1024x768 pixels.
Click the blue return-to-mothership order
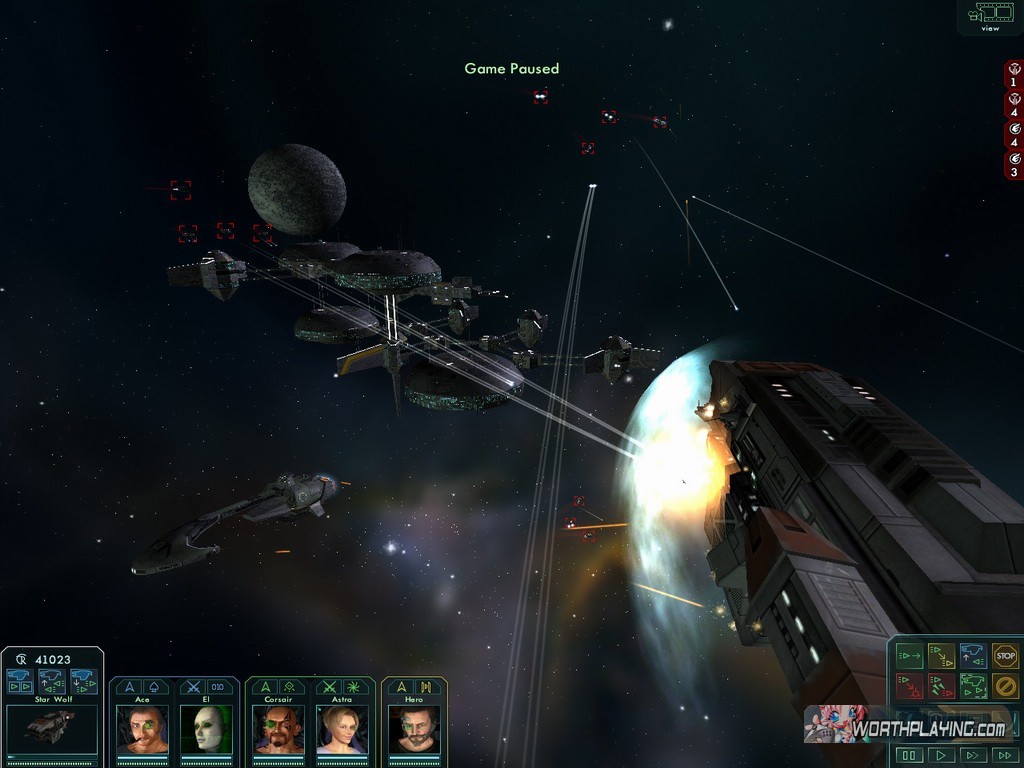point(973,656)
